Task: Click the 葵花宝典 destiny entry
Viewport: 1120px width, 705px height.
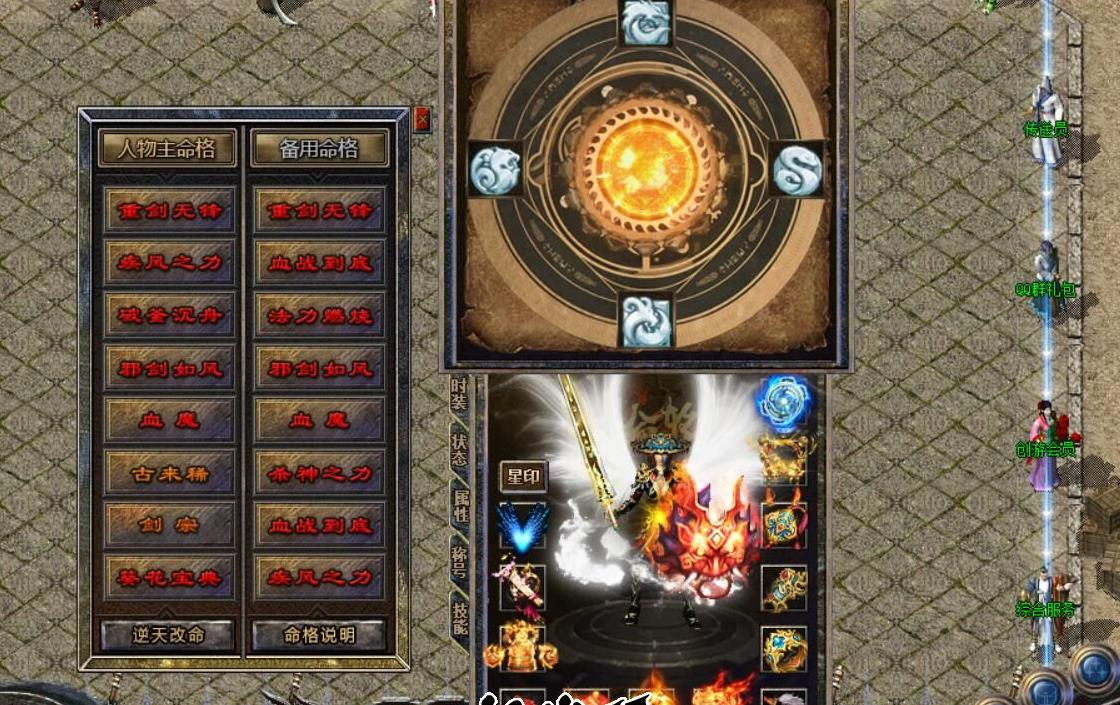Action: pyautogui.click(x=169, y=578)
